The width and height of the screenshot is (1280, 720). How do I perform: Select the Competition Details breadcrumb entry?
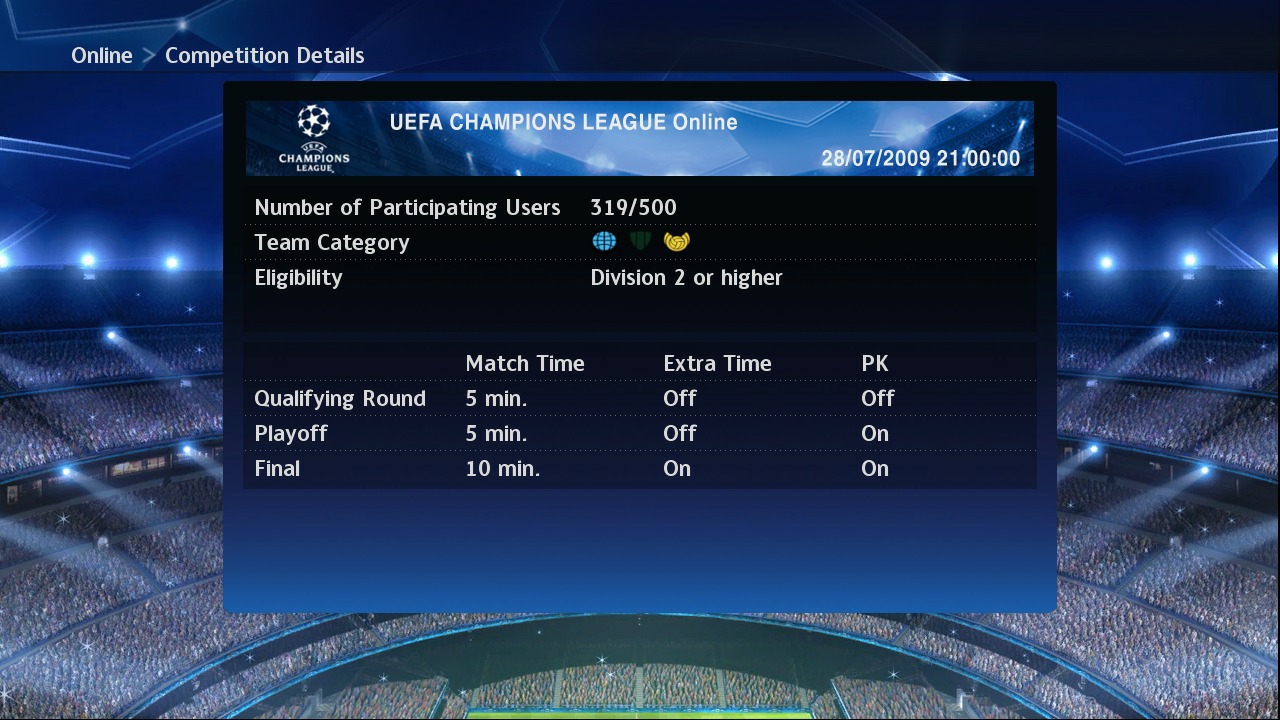(264, 55)
